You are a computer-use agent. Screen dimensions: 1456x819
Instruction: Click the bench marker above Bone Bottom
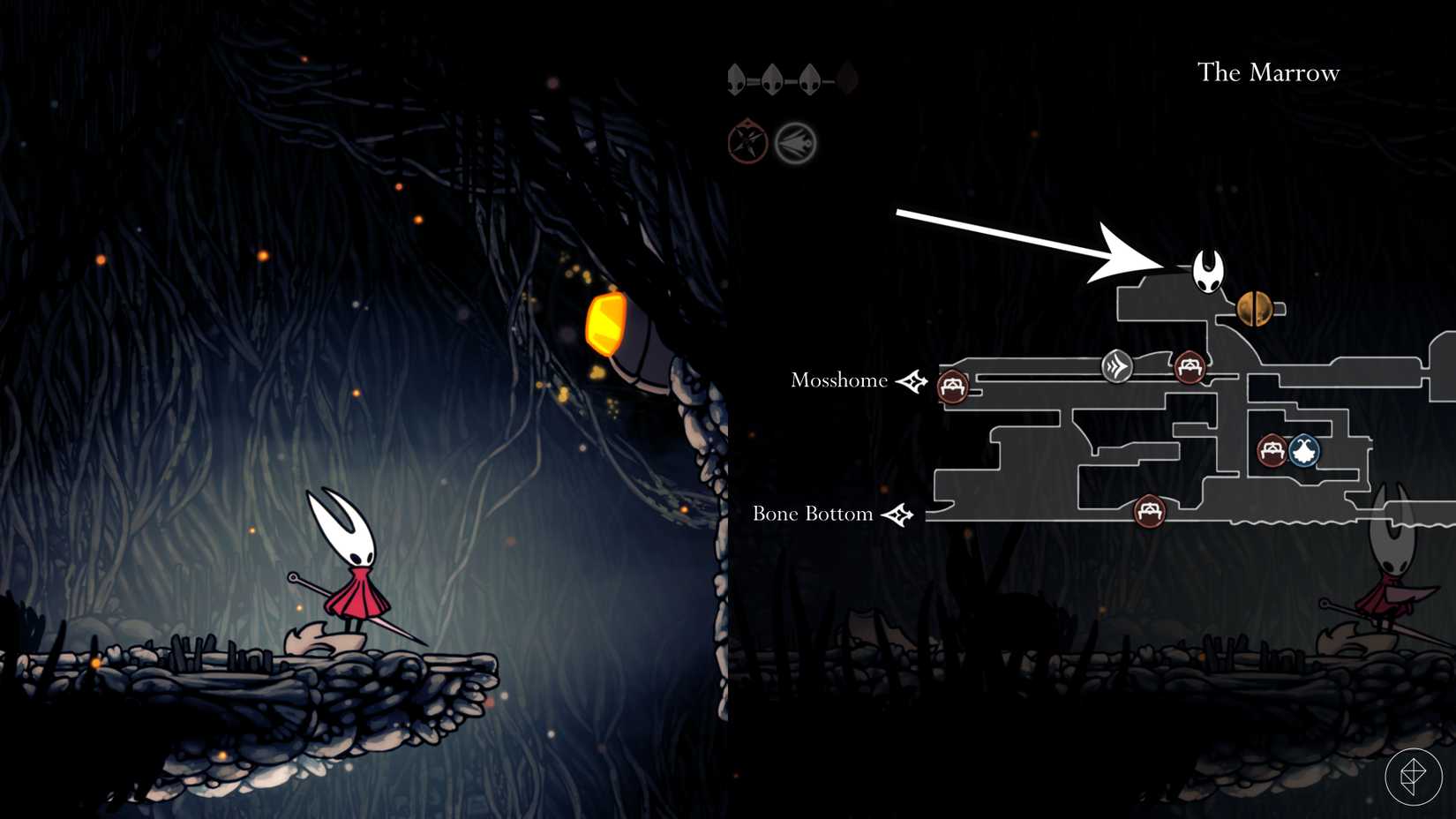click(x=1150, y=510)
